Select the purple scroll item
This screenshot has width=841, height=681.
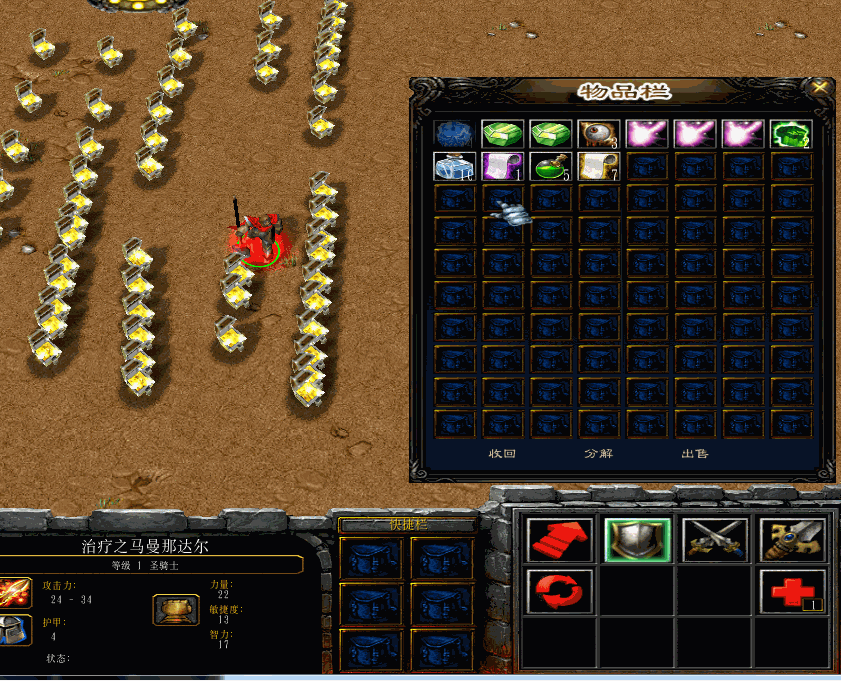502,166
